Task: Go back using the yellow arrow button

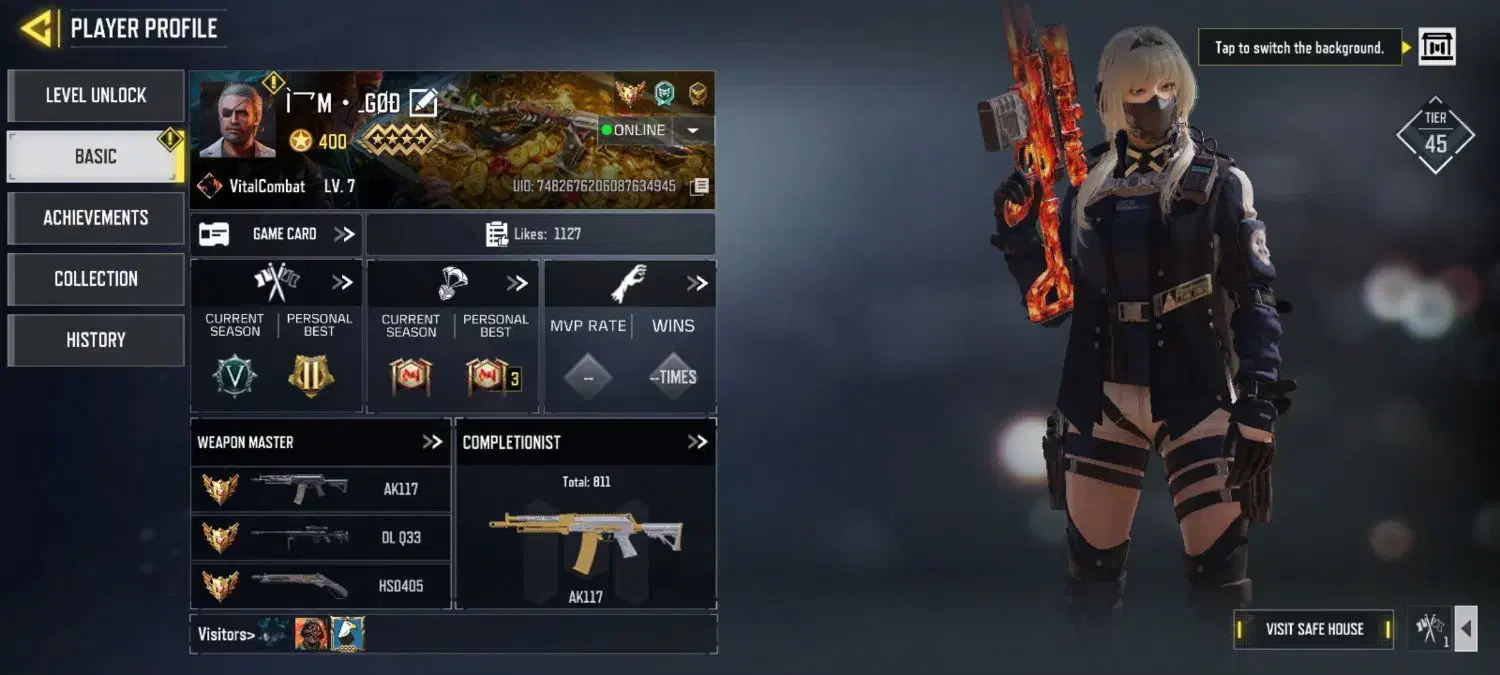Action: pyautogui.click(x=37, y=28)
